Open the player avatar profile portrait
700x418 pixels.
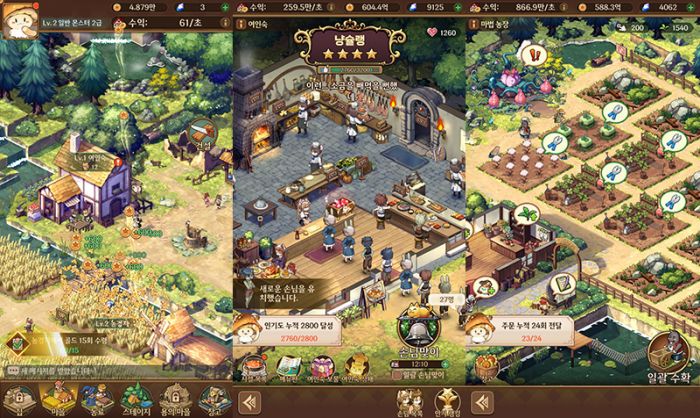coord(17,20)
